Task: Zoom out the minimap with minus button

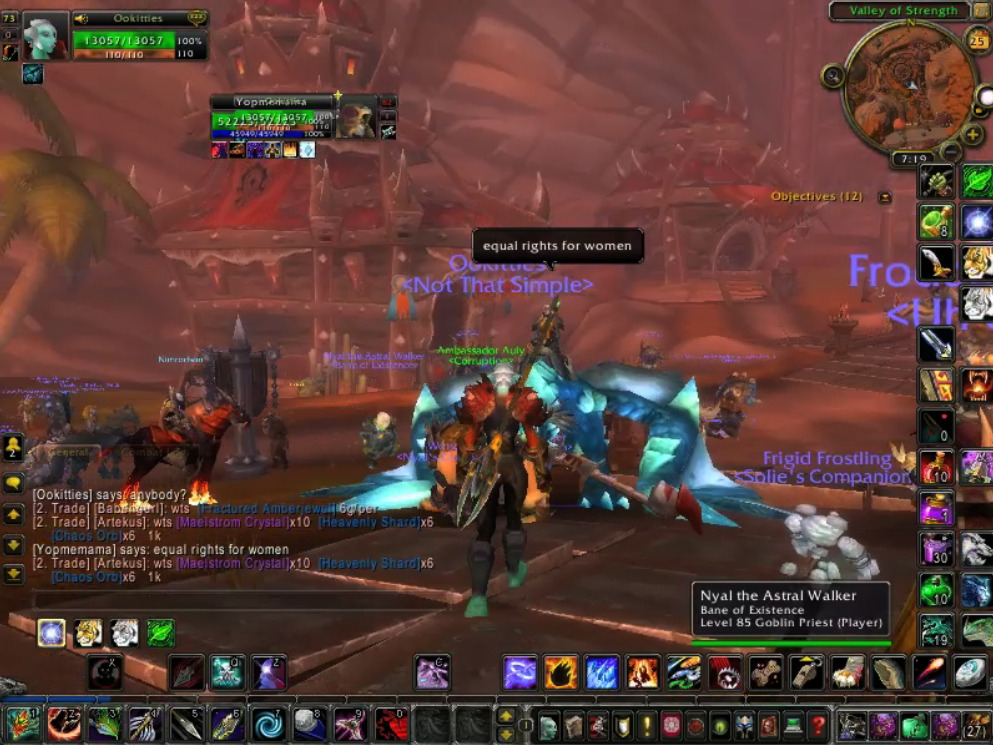Action: pos(951,152)
